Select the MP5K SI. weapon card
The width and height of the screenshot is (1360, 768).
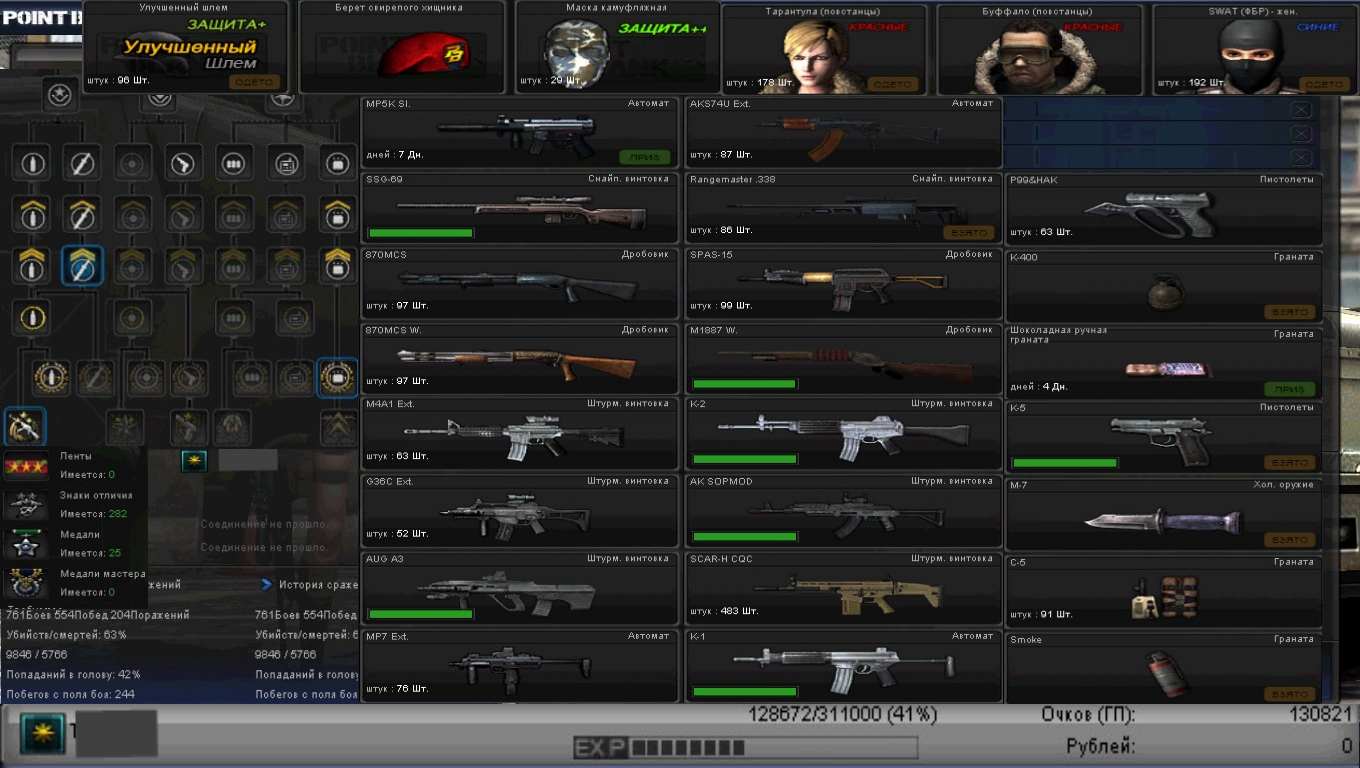coord(520,133)
